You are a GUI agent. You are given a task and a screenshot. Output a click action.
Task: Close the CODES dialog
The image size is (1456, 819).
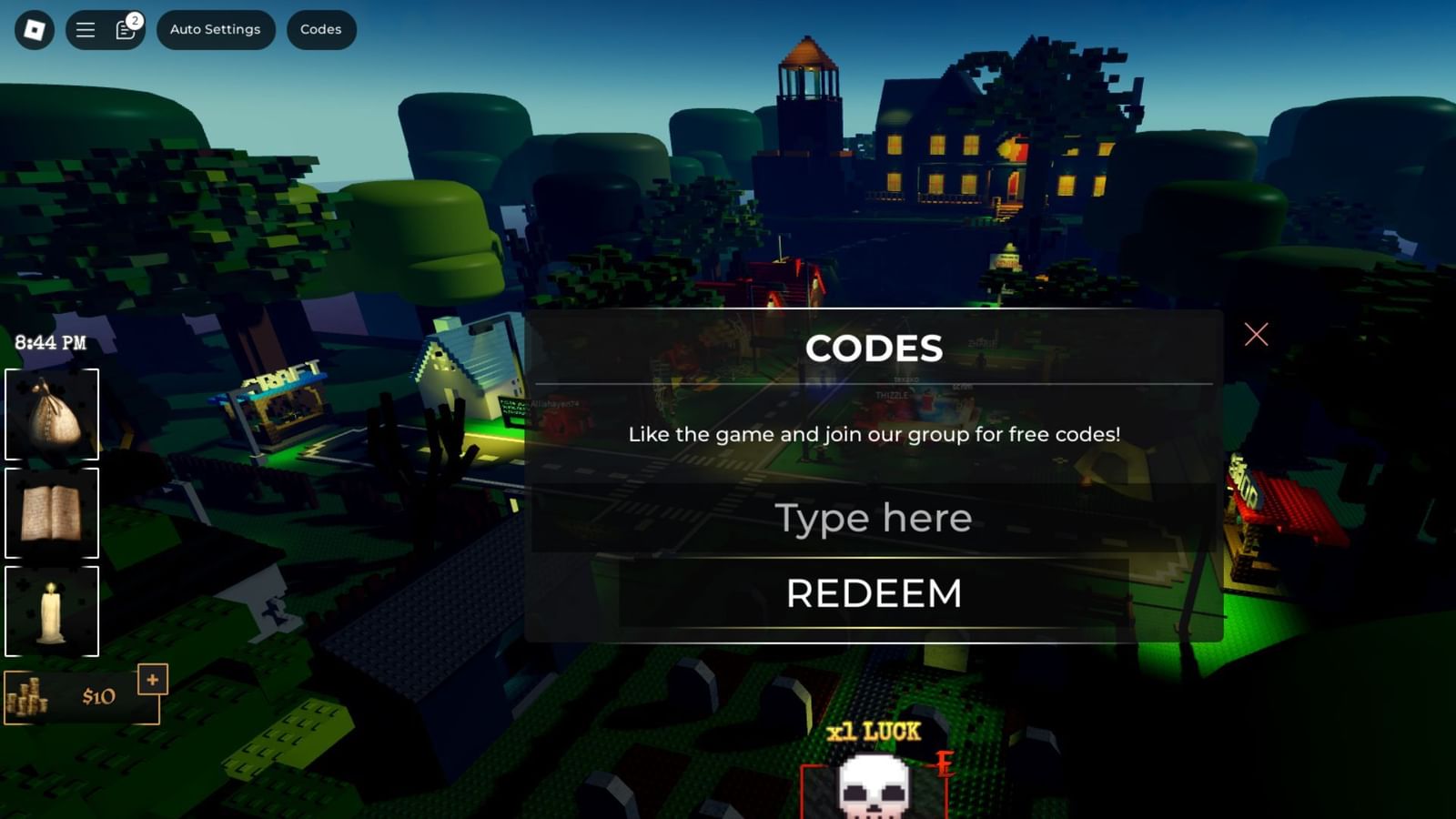pos(1256,335)
